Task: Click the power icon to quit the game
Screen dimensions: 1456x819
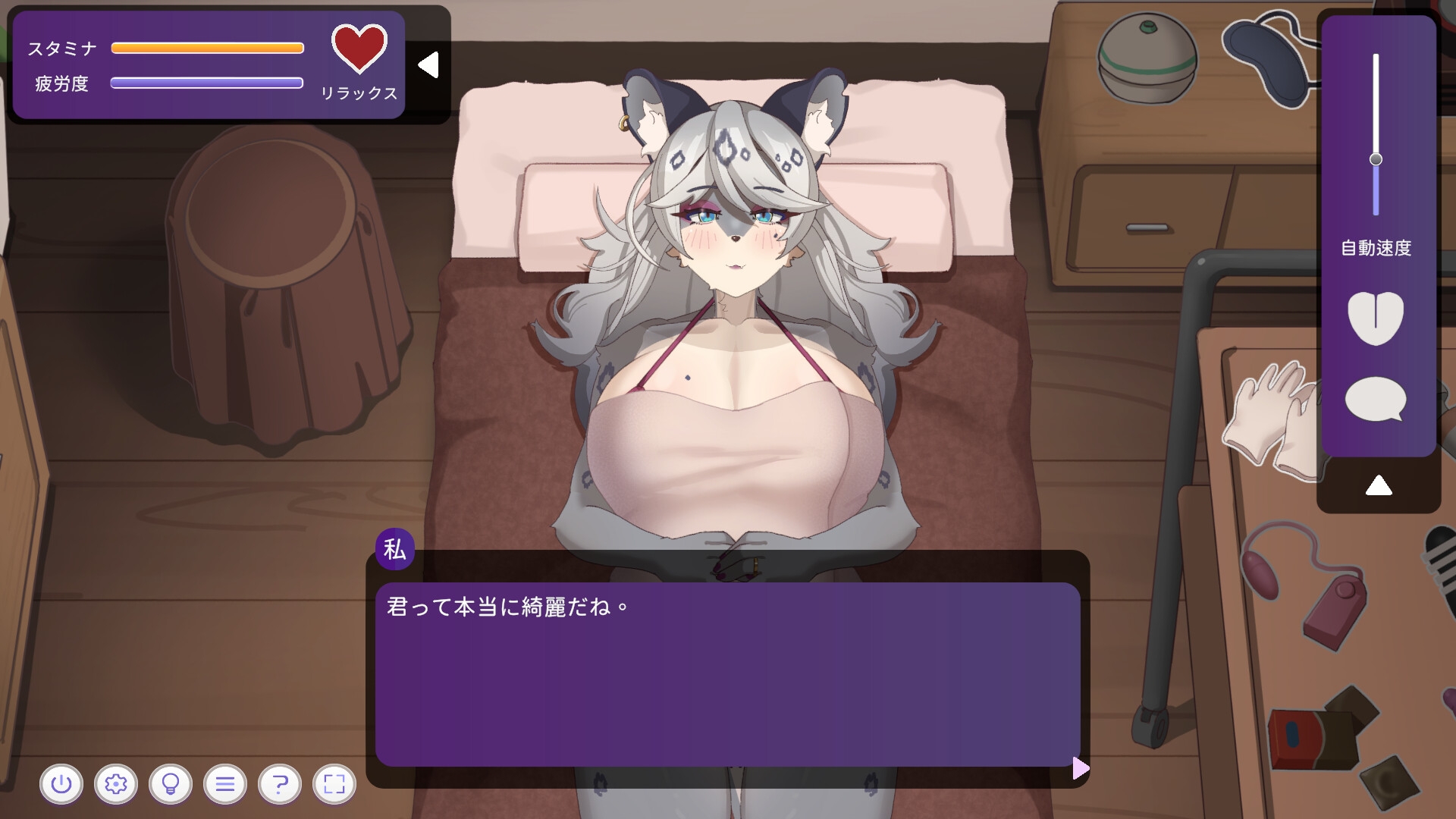Action: (x=62, y=784)
